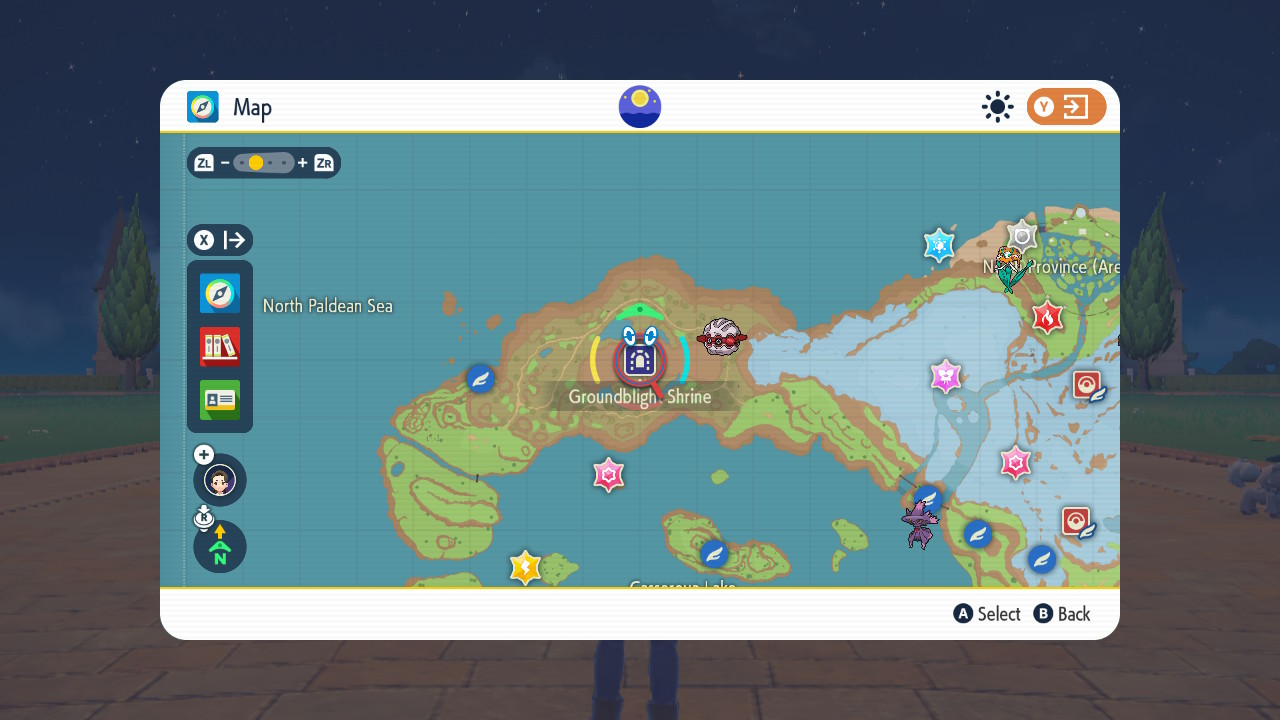Collapse the sidebar using the X arrow toggle
This screenshot has height=720, width=1280.
click(x=219, y=240)
